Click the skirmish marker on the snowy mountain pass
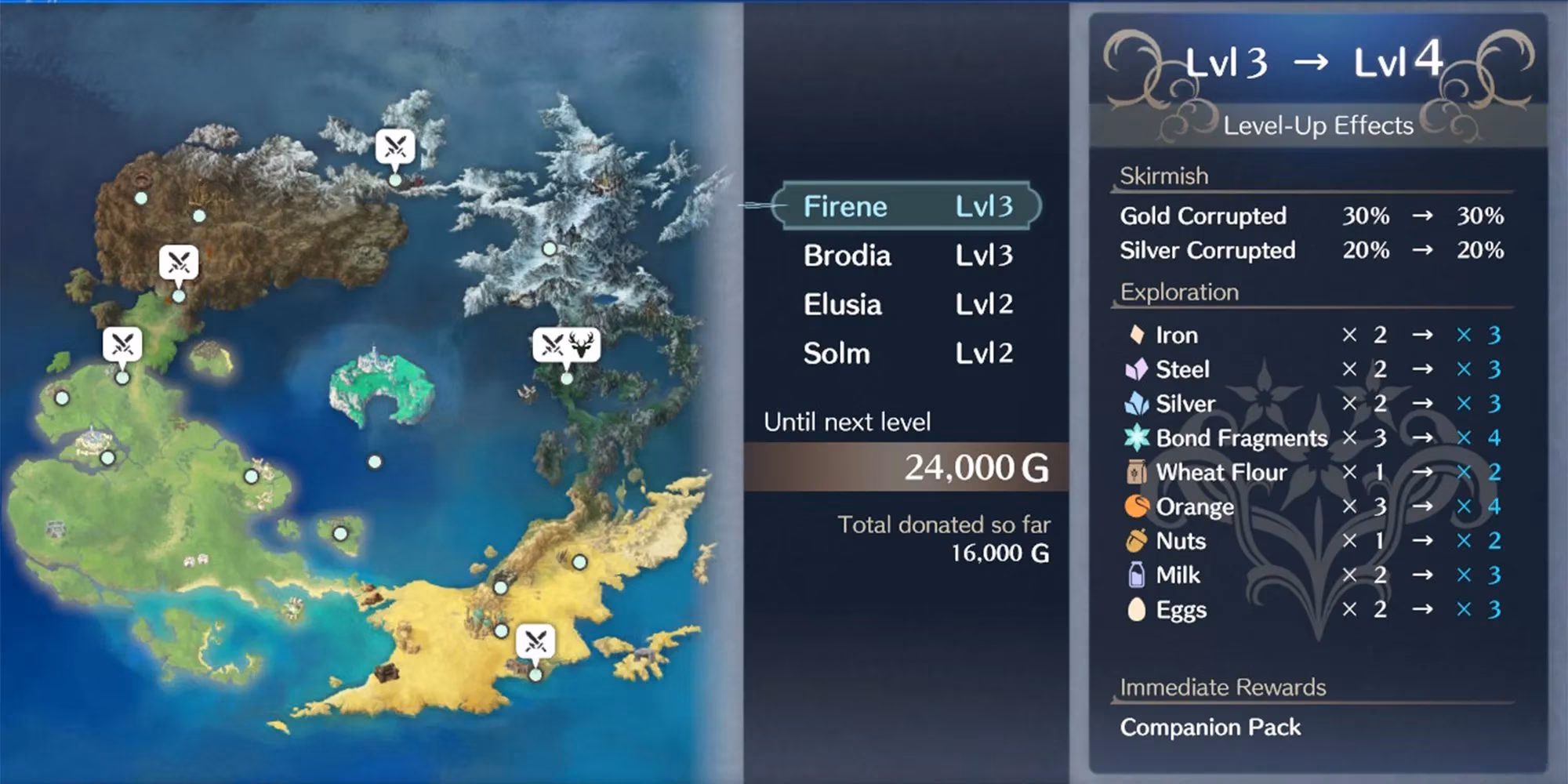 [394, 145]
